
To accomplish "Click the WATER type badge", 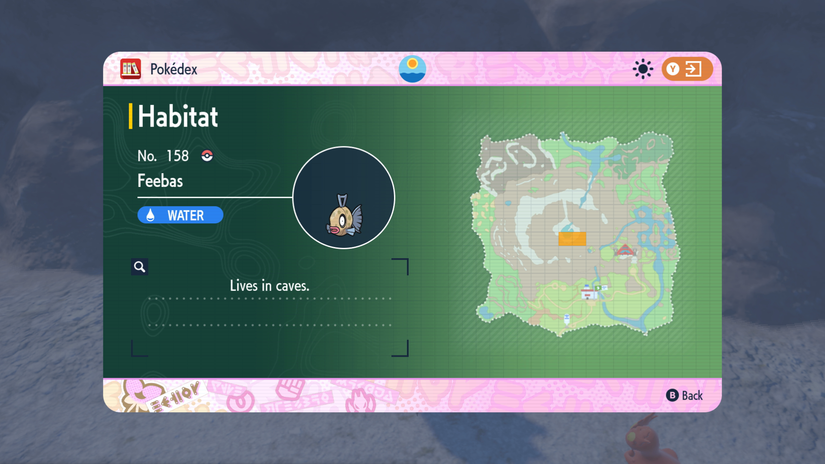I will (180, 215).
